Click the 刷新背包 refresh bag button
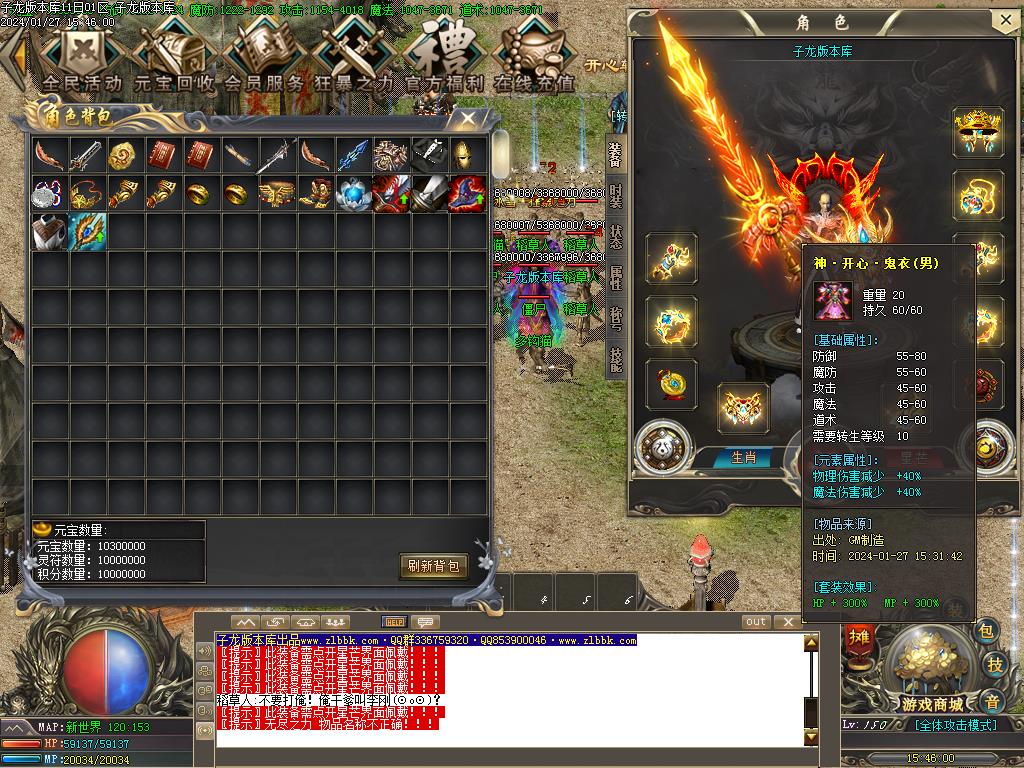The image size is (1024, 768). [434, 566]
